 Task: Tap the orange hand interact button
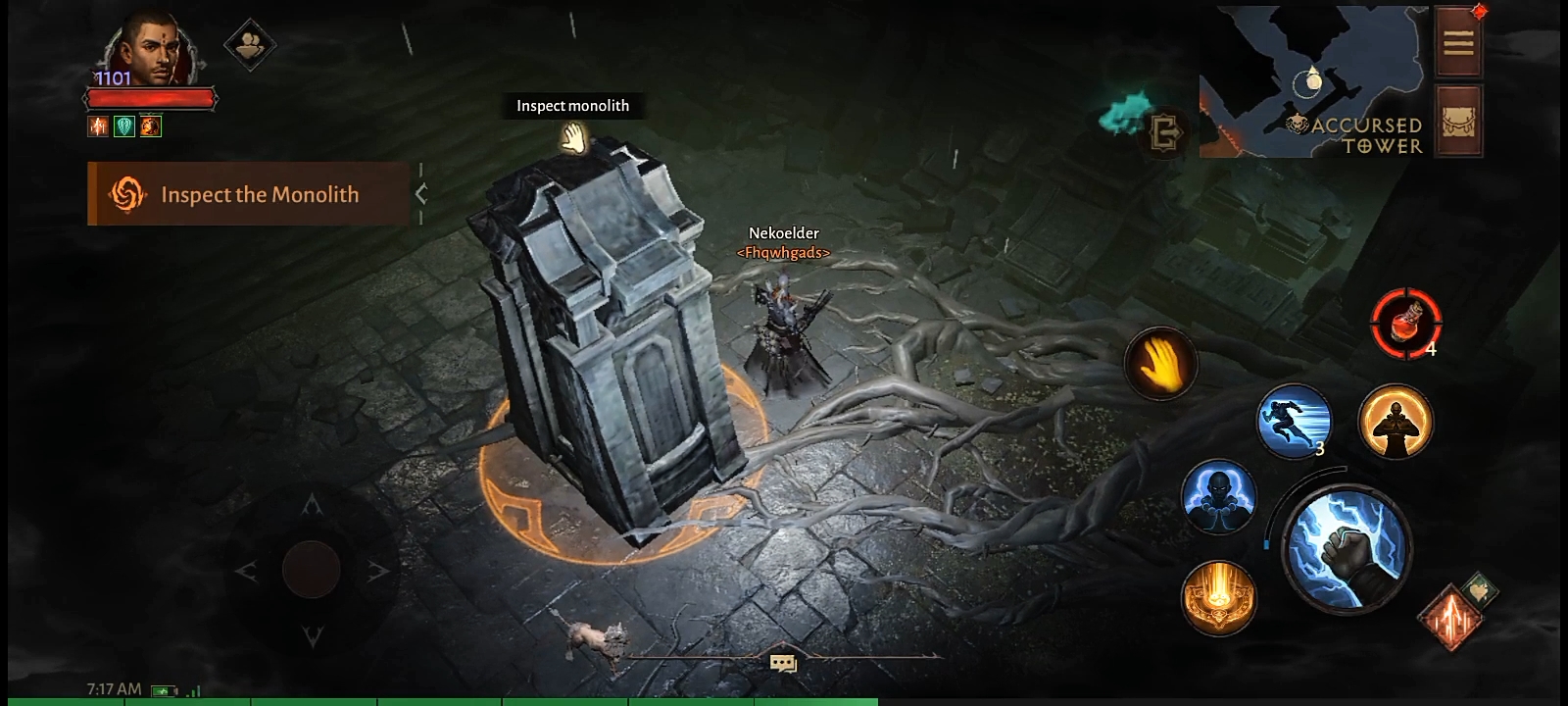click(1160, 364)
